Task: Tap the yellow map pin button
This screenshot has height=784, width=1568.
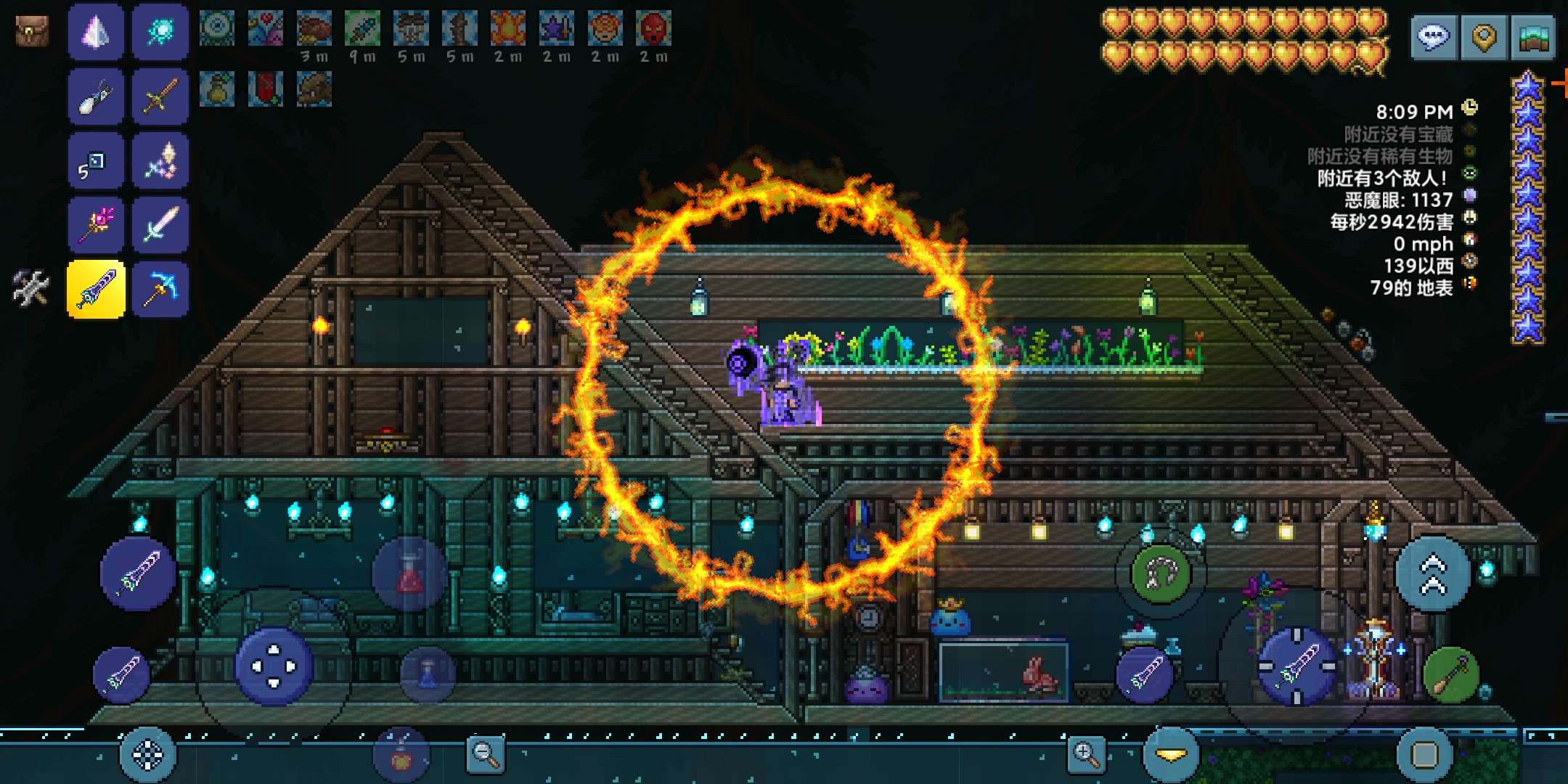Action: pyautogui.click(x=1484, y=36)
